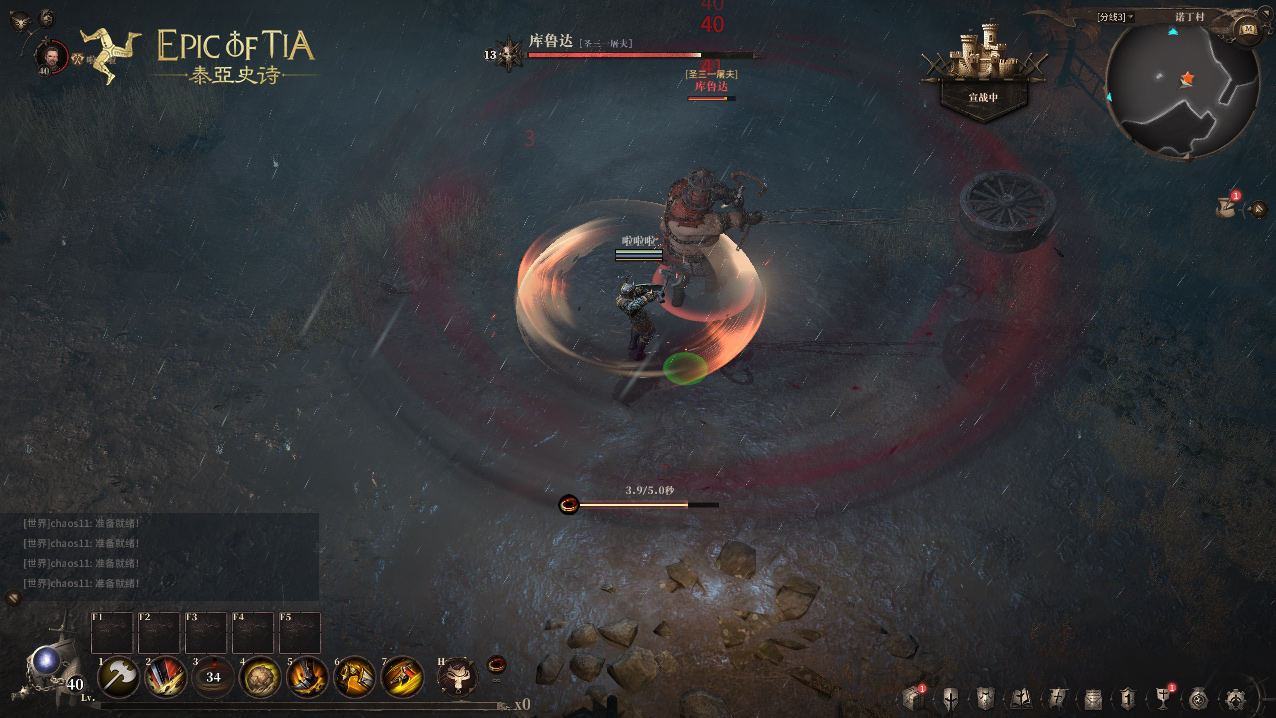Open the inventory box with red badge
Viewport: 1276px width, 718px height.
(913, 698)
